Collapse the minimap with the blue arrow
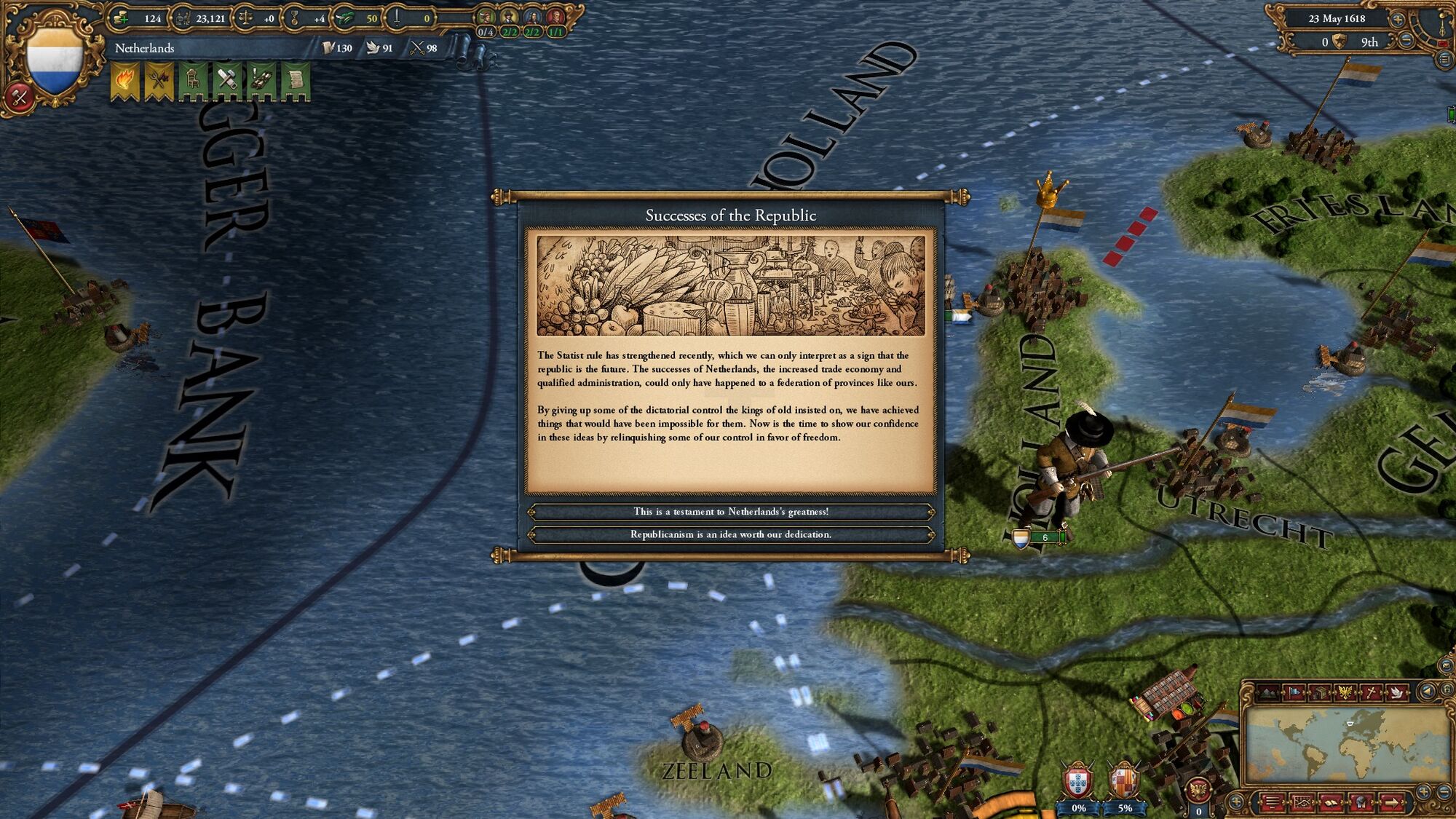 pos(1428,690)
